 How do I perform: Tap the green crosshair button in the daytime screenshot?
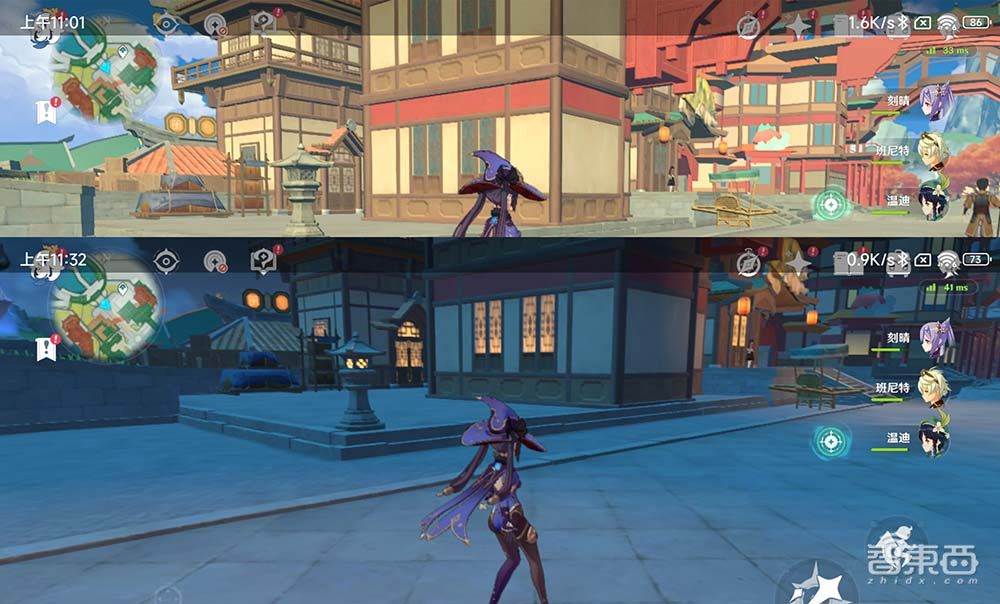coord(829,205)
